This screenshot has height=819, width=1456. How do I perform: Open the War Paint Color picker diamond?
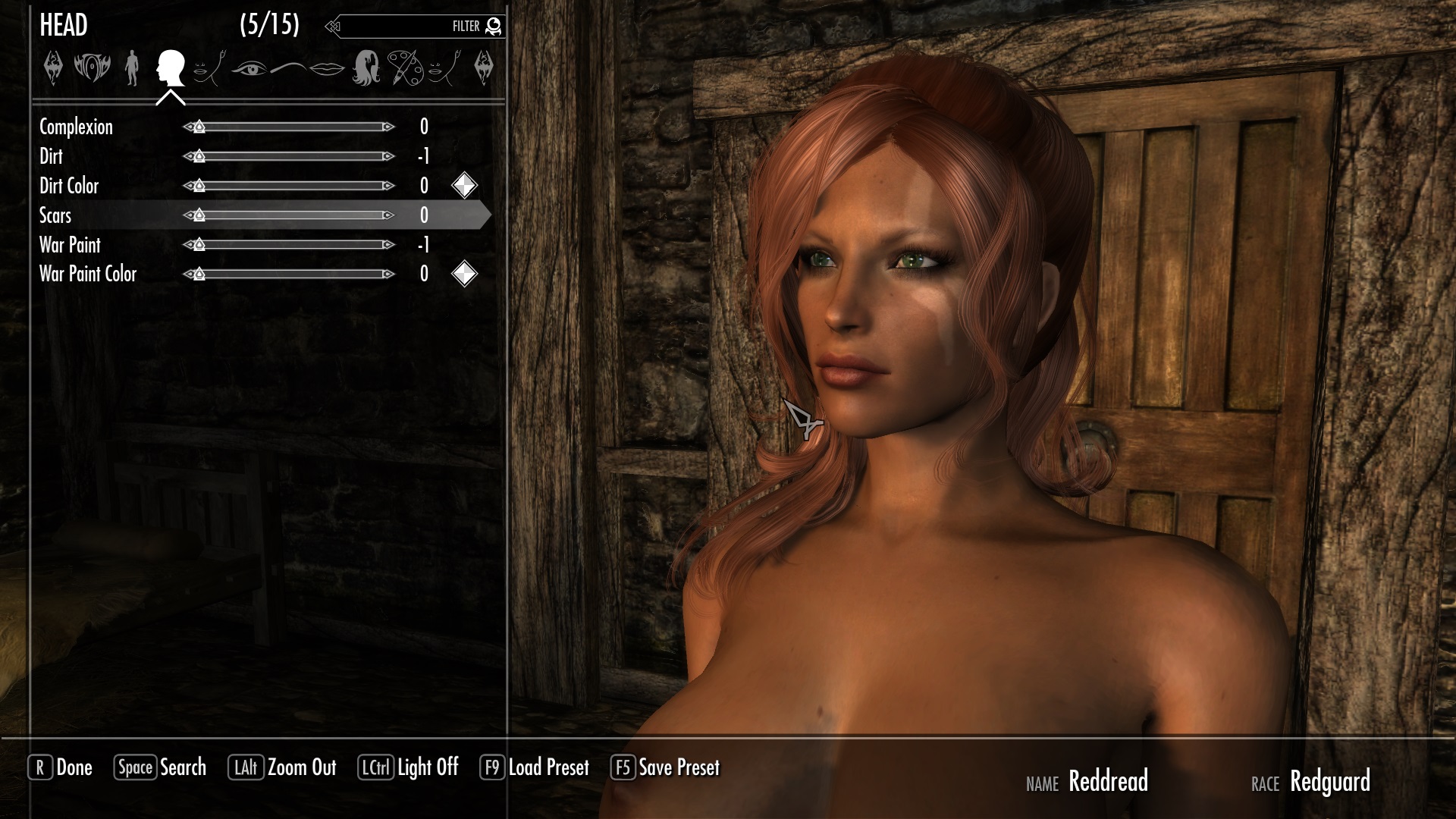[464, 274]
